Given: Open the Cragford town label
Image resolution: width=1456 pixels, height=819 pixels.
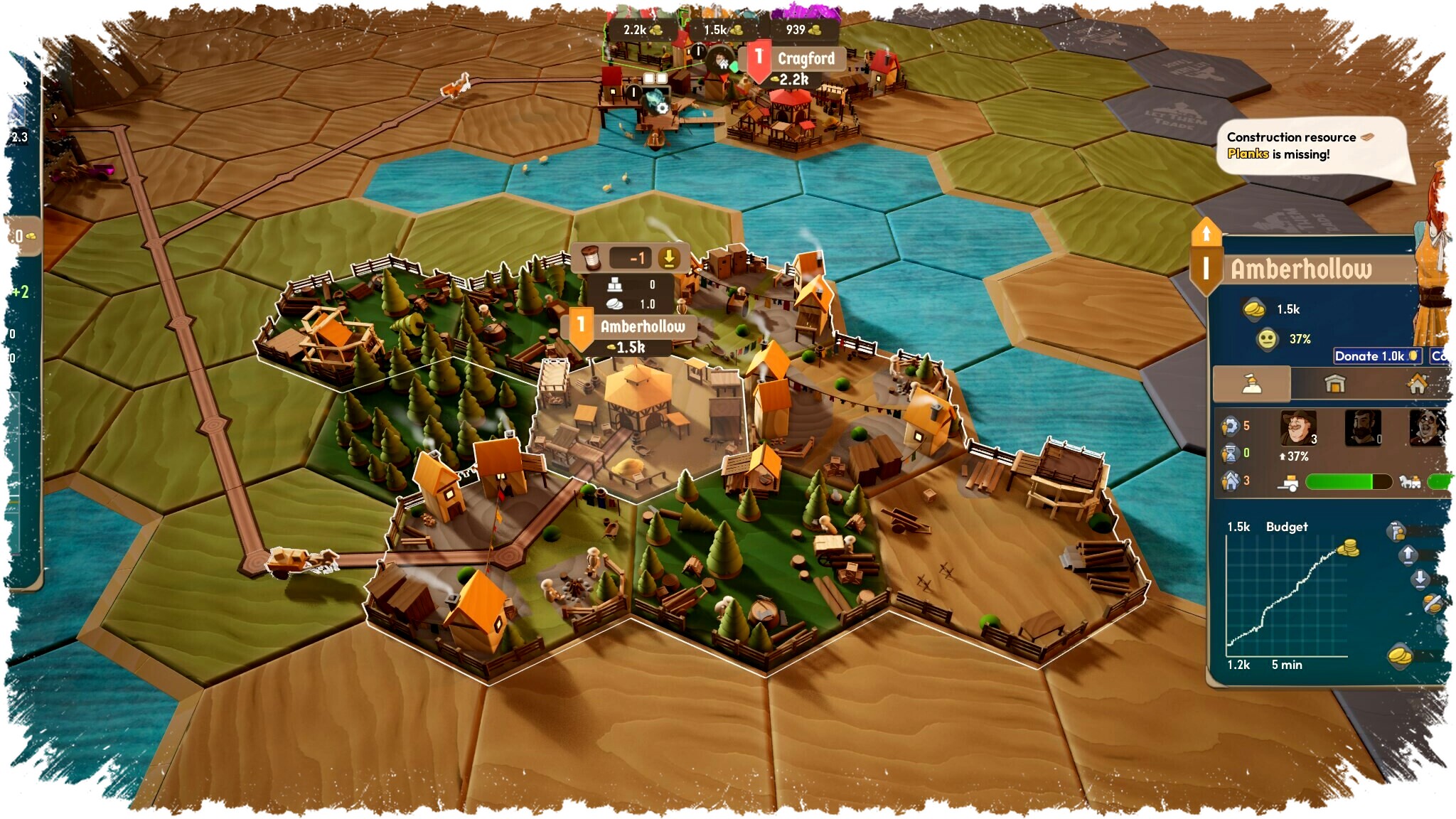Looking at the screenshot, I should [805, 59].
